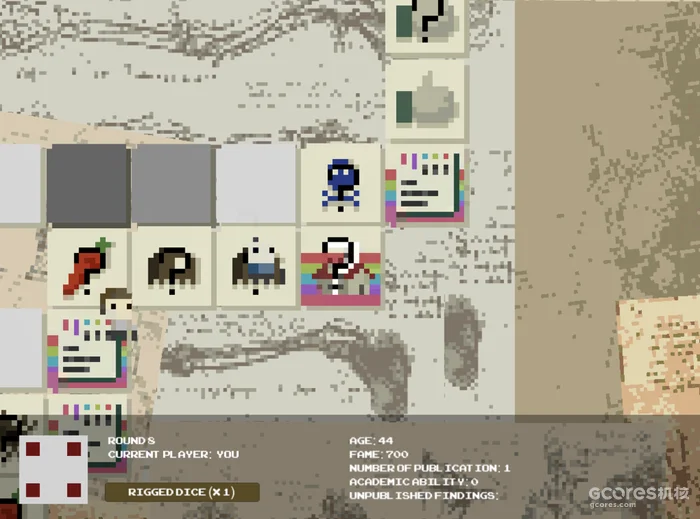
Task: Select the rainbow question mark tile
Action: coord(341,267)
